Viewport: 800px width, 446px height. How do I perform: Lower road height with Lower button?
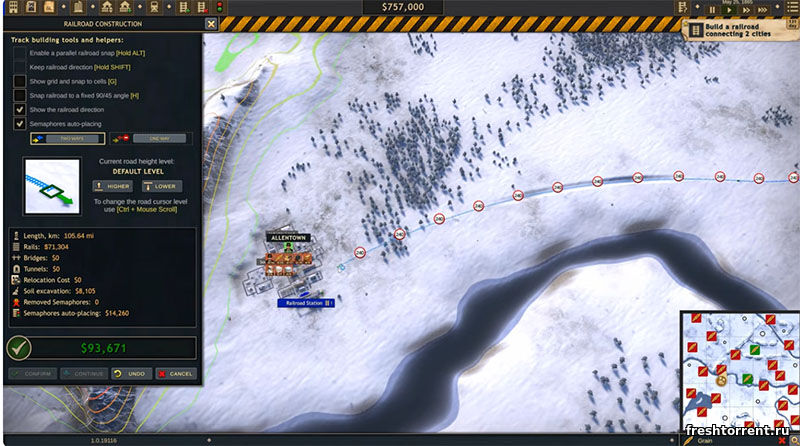pos(160,186)
